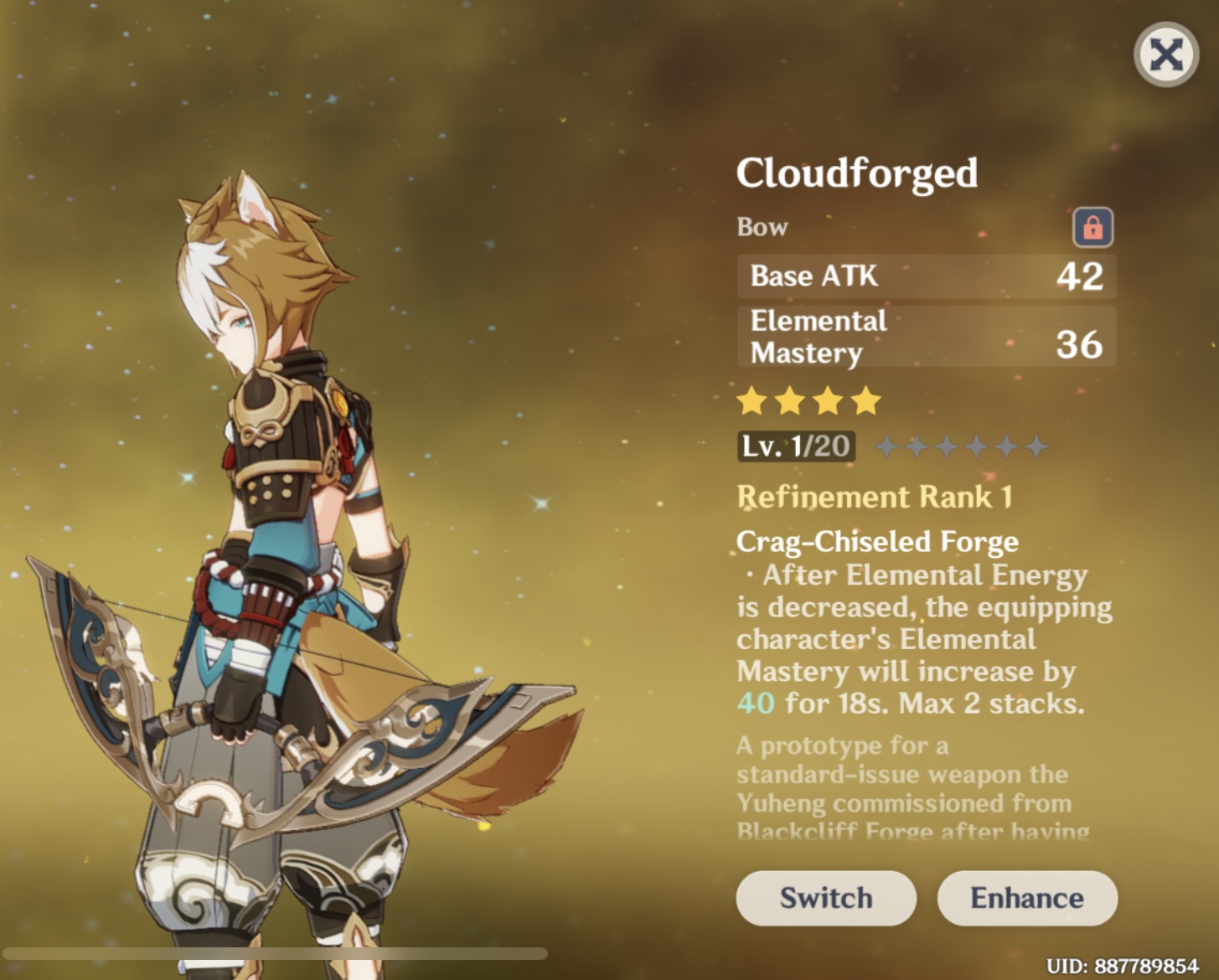Click the last ascension star icon
Image resolution: width=1219 pixels, height=980 pixels.
[1037, 446]
